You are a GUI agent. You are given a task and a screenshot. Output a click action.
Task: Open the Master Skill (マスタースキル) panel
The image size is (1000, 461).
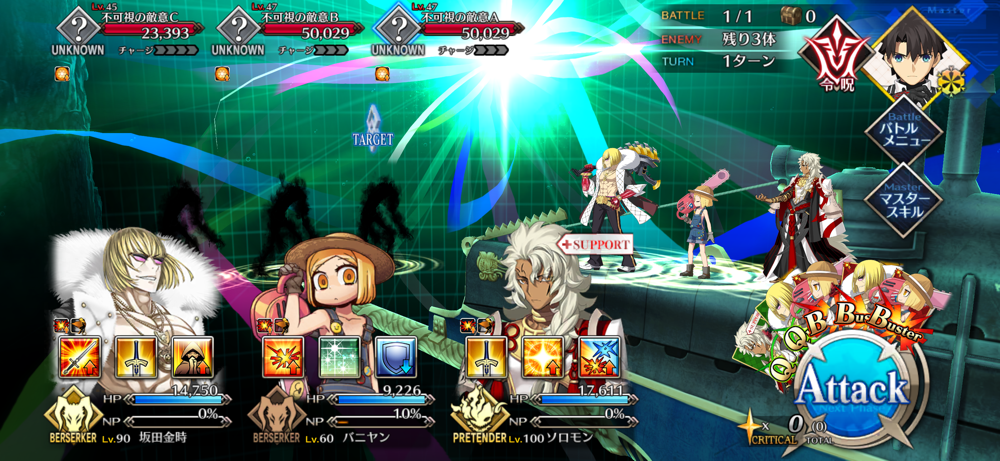click(904, 198)
